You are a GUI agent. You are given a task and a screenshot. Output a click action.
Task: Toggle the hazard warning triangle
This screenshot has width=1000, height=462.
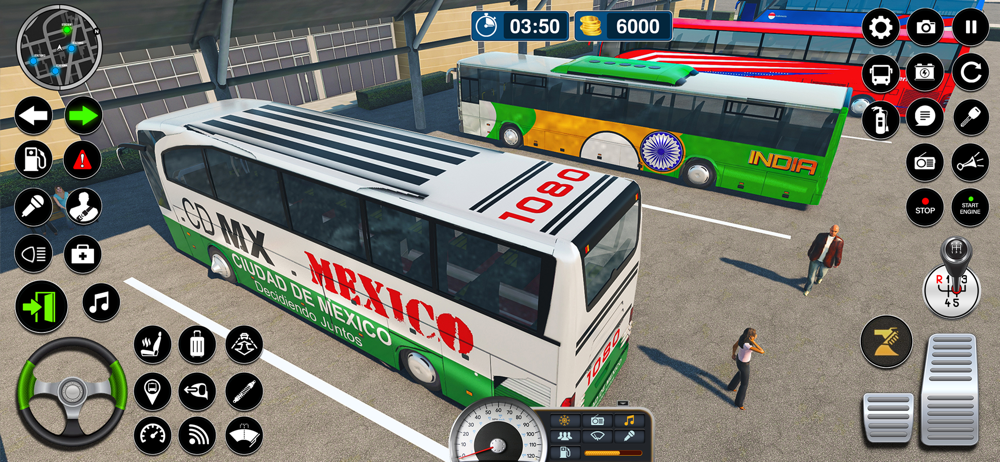tap(83, 159)
